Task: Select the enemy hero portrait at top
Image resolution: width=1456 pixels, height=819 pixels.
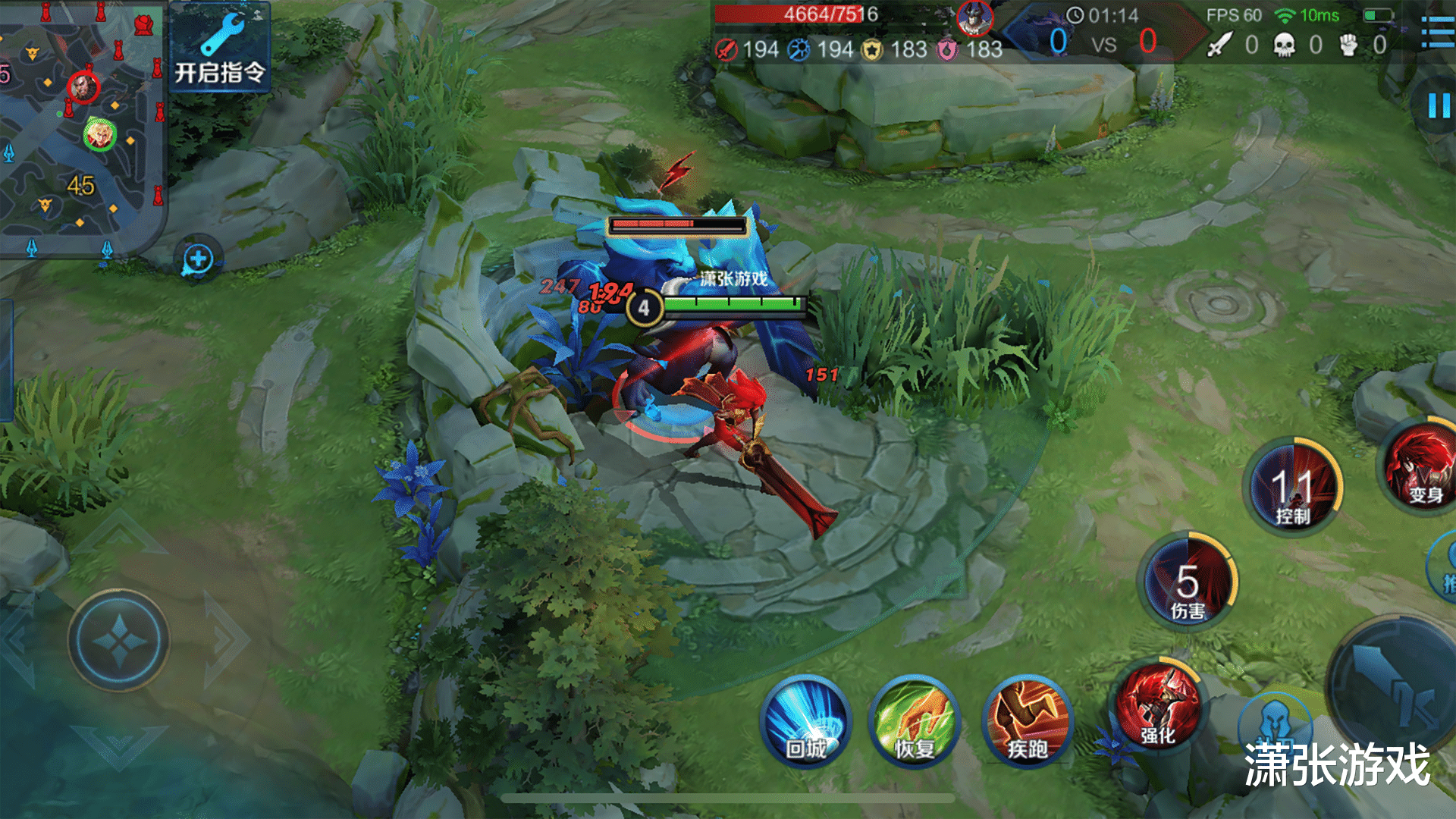Action: pyautogui.click(x=974, y=19)
